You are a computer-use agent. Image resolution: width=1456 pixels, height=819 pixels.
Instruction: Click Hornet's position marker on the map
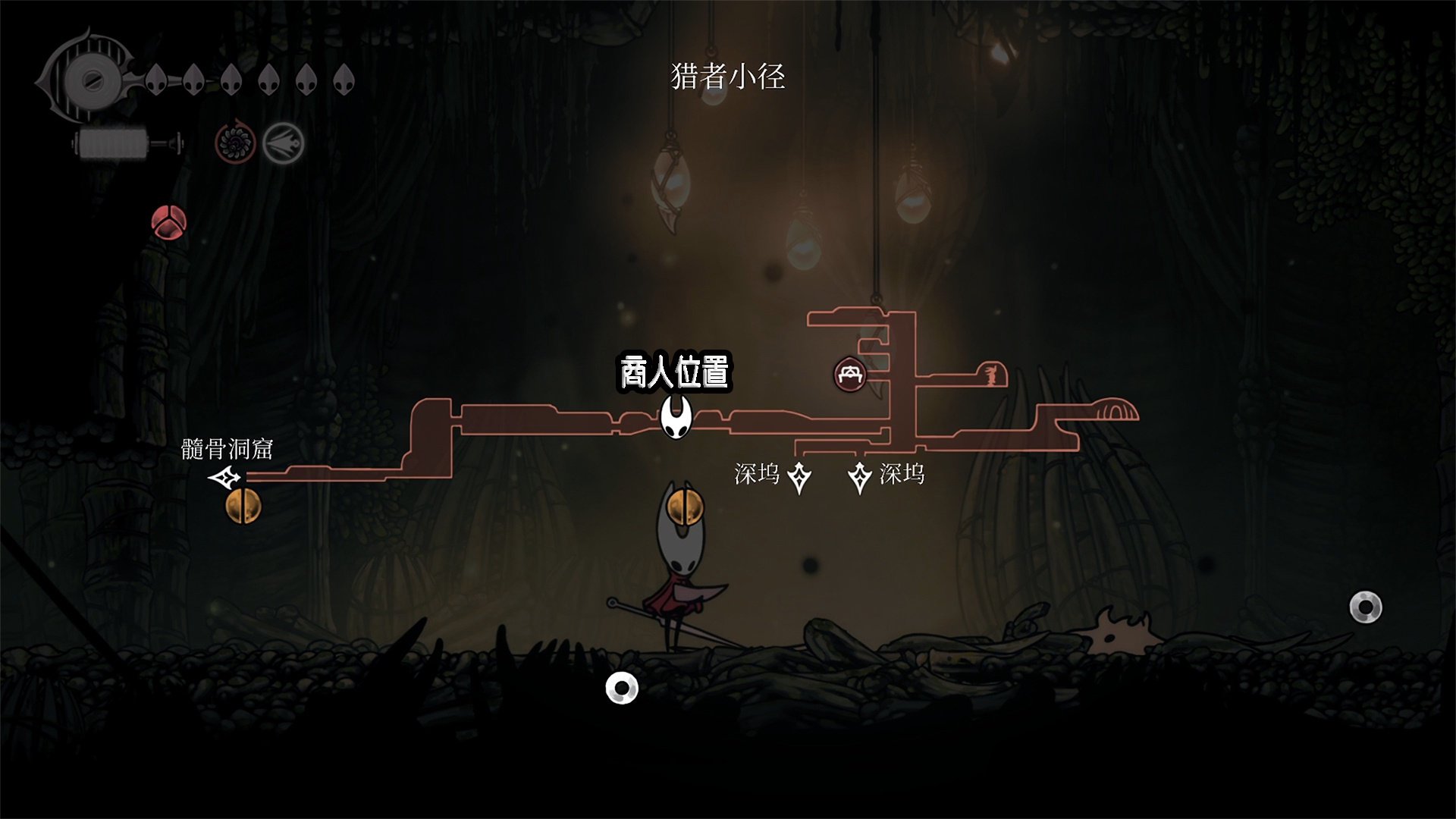coord(676,419)
